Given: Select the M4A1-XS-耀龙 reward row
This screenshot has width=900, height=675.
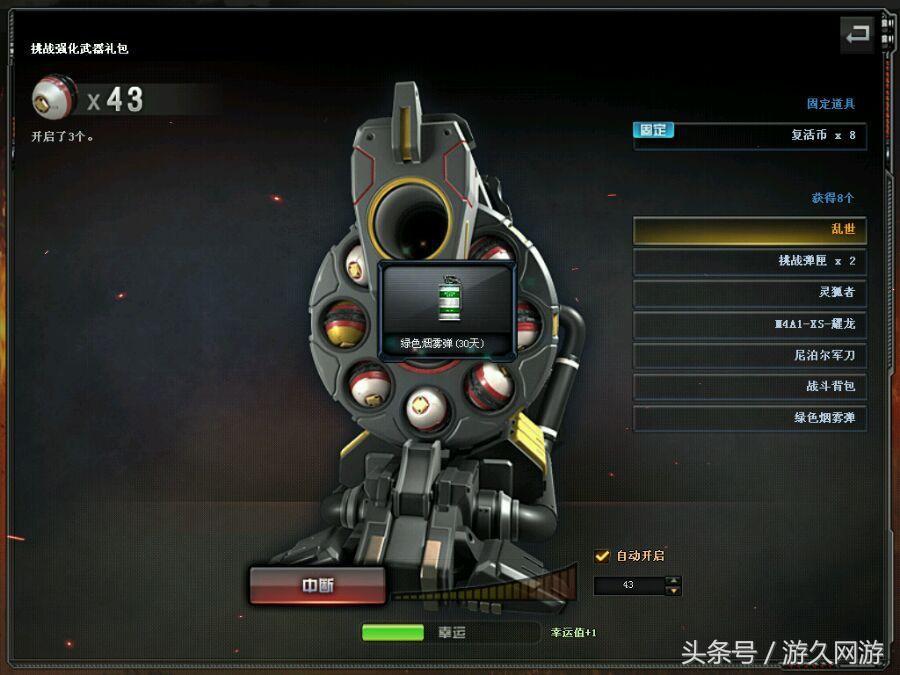Looking at the screenshot, I should coord(749,324).
